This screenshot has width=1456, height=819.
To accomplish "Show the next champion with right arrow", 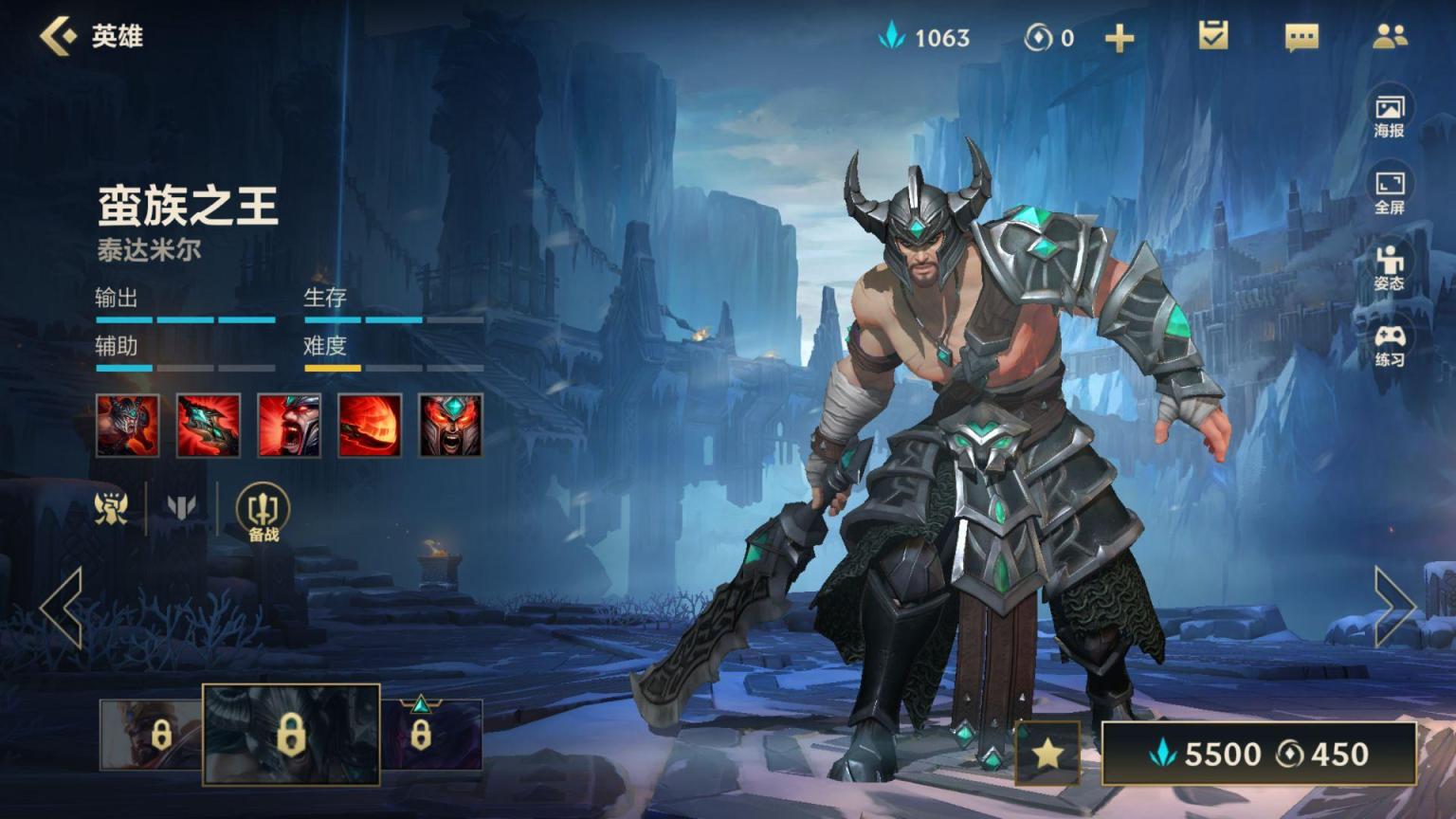I will click(x=1394, y=607).
